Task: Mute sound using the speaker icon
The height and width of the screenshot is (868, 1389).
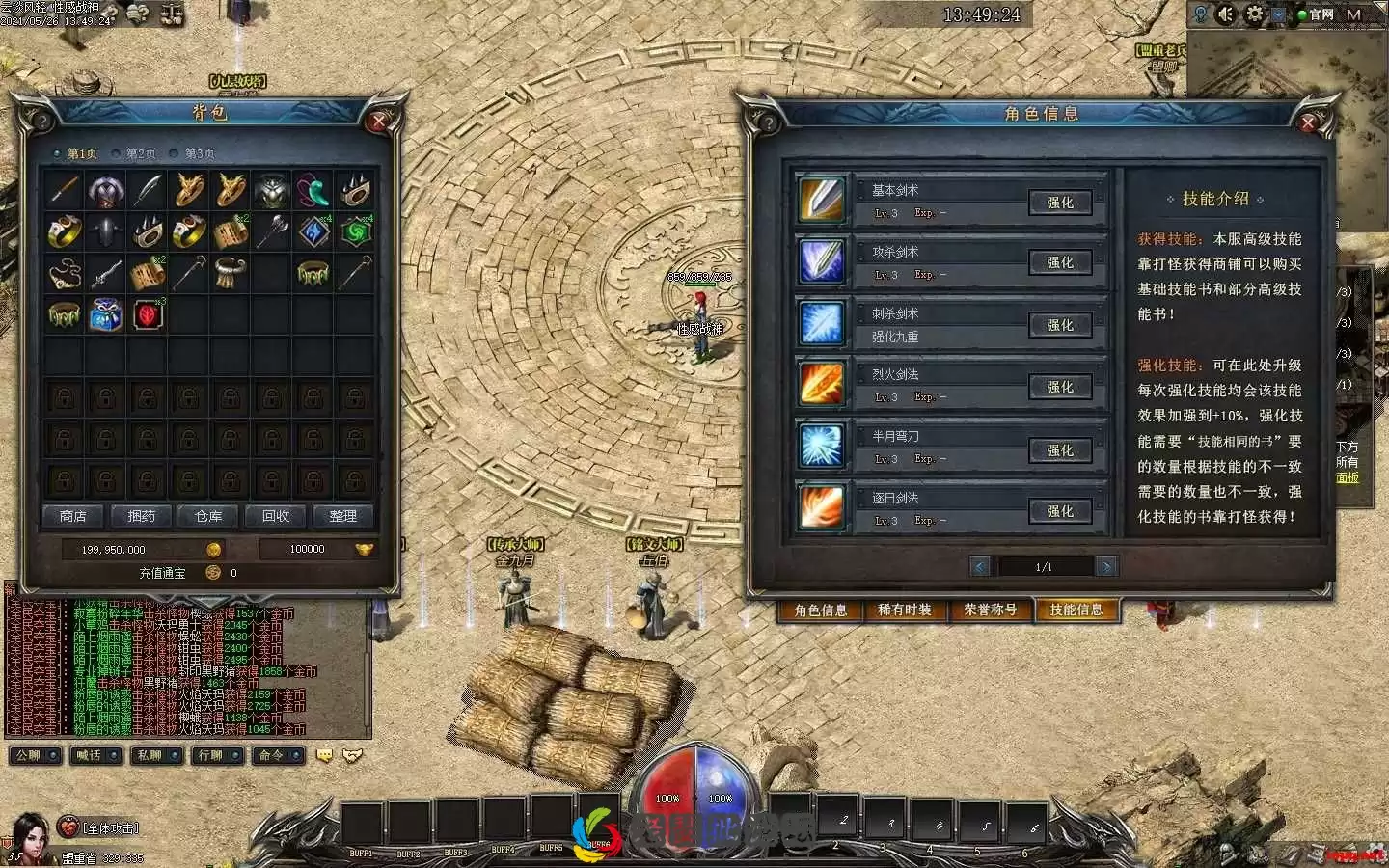Action: [1226, 14]
